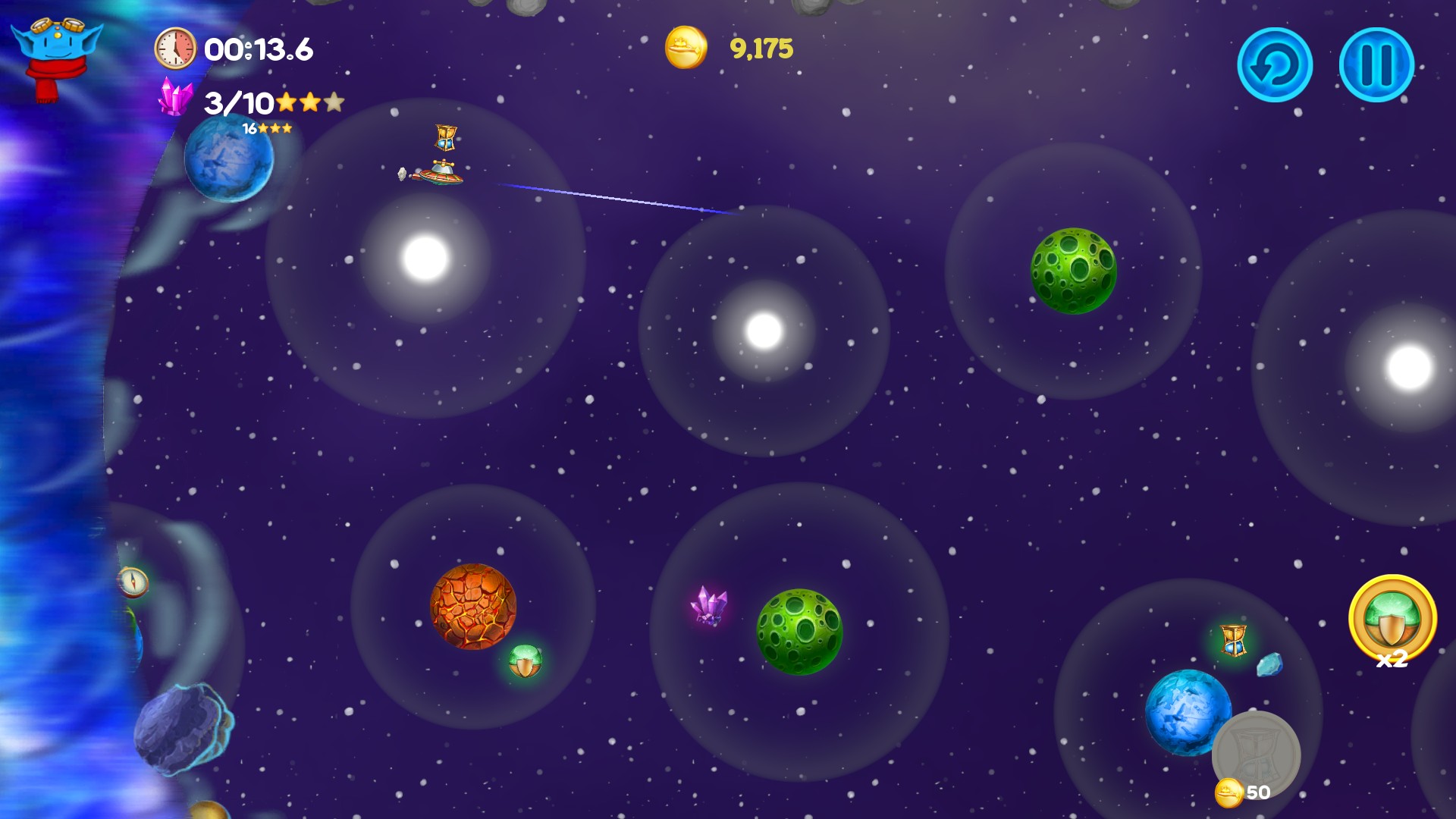This screenshot has width=1456, height=819.
Task: Restart the level with the circular arrow button
Action: (x=1275, y=65)
